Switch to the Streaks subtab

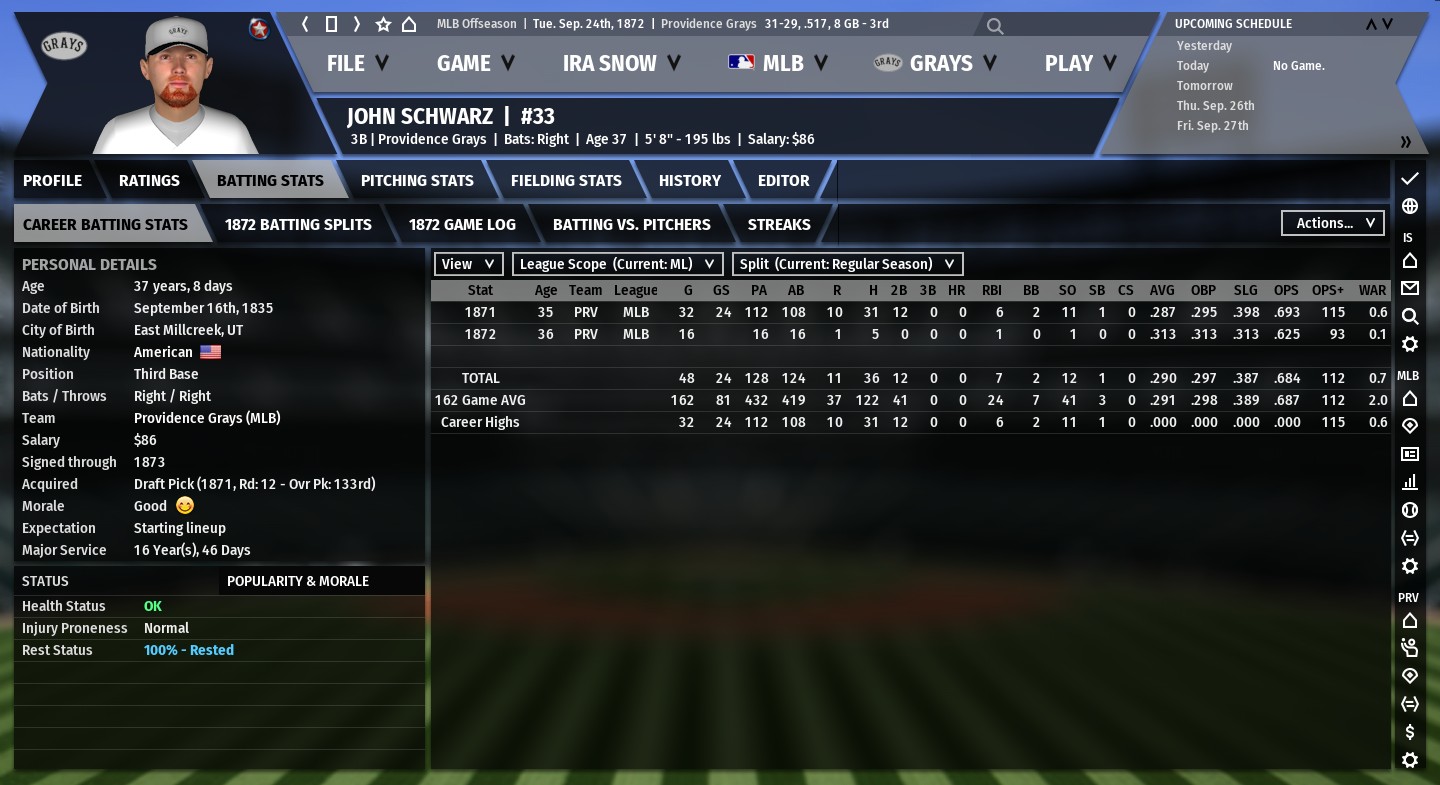pos(779,225)
